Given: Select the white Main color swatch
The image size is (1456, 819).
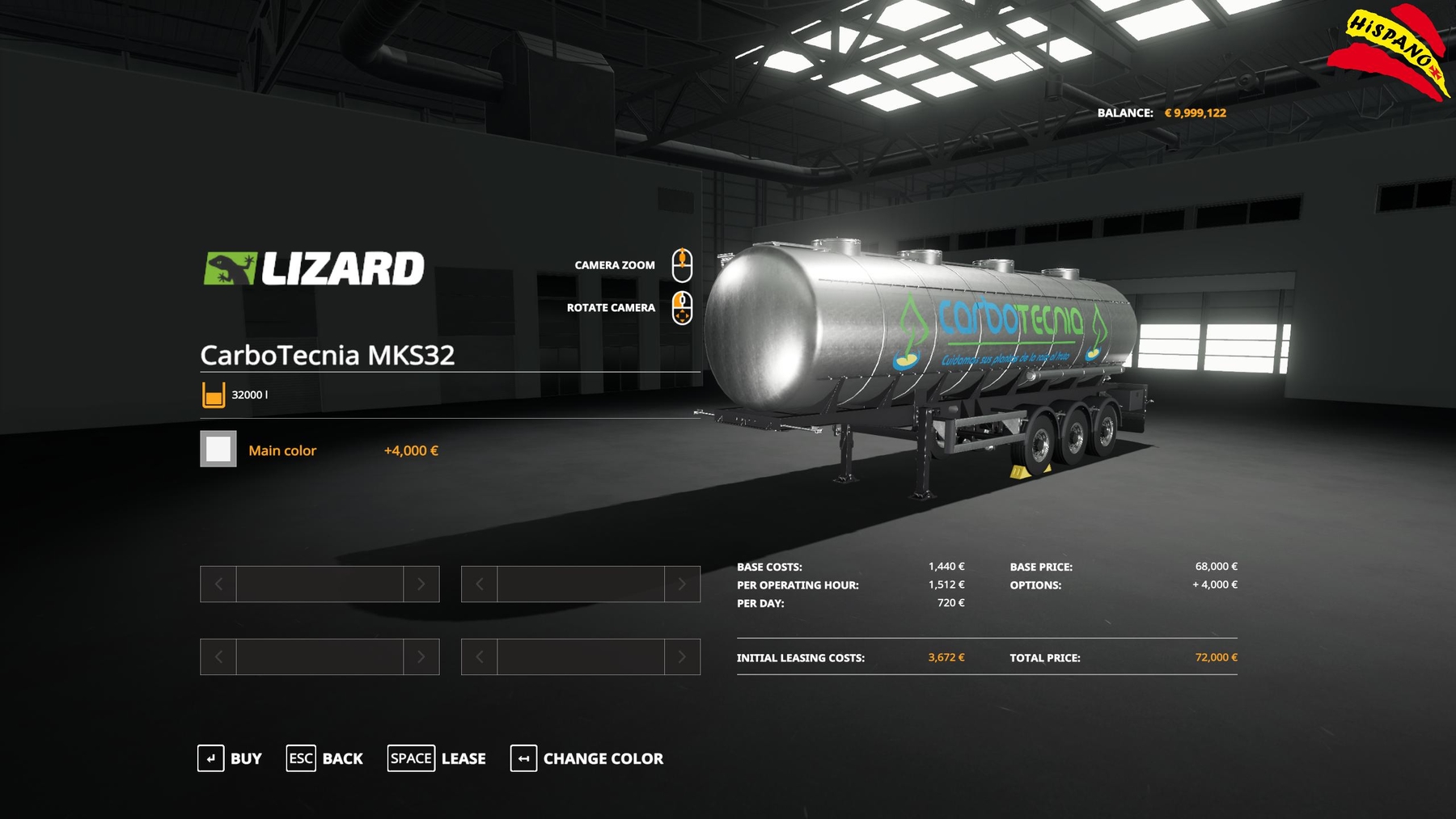Looking at the screenshot, I should pos(218,450).
